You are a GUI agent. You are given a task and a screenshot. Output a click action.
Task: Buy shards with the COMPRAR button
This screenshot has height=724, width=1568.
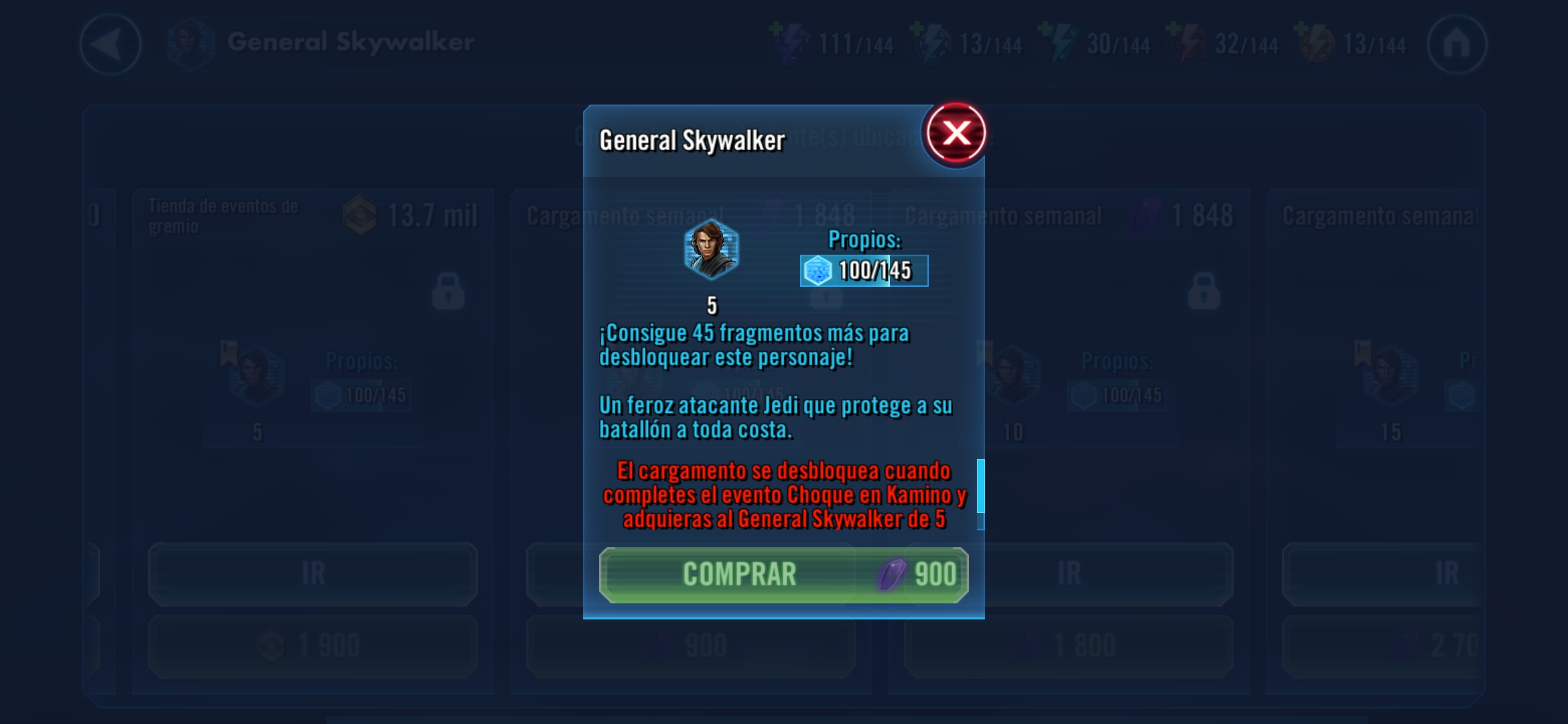pos(783,575)
